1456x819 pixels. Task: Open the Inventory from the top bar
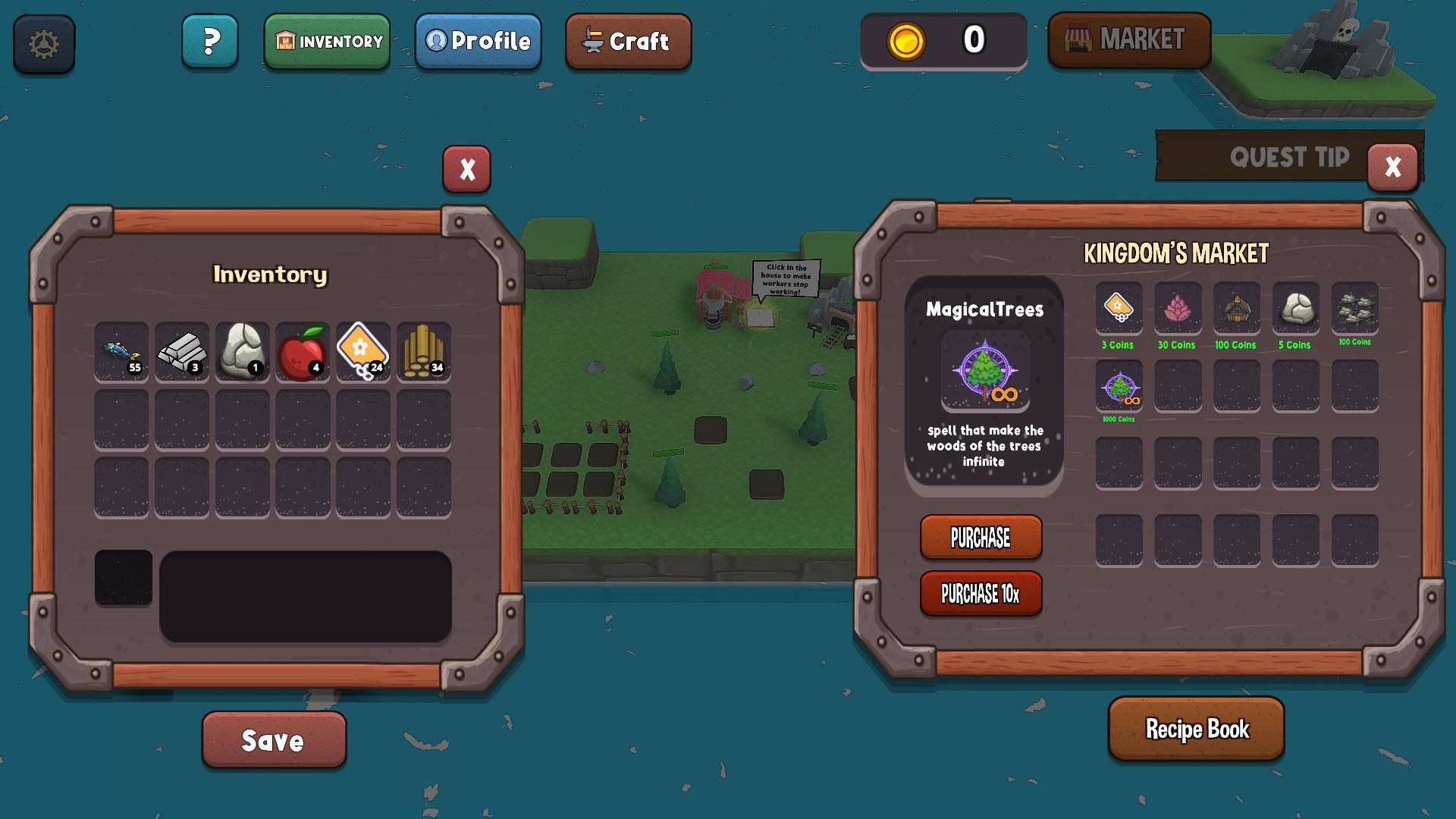[x=328, y=42]
